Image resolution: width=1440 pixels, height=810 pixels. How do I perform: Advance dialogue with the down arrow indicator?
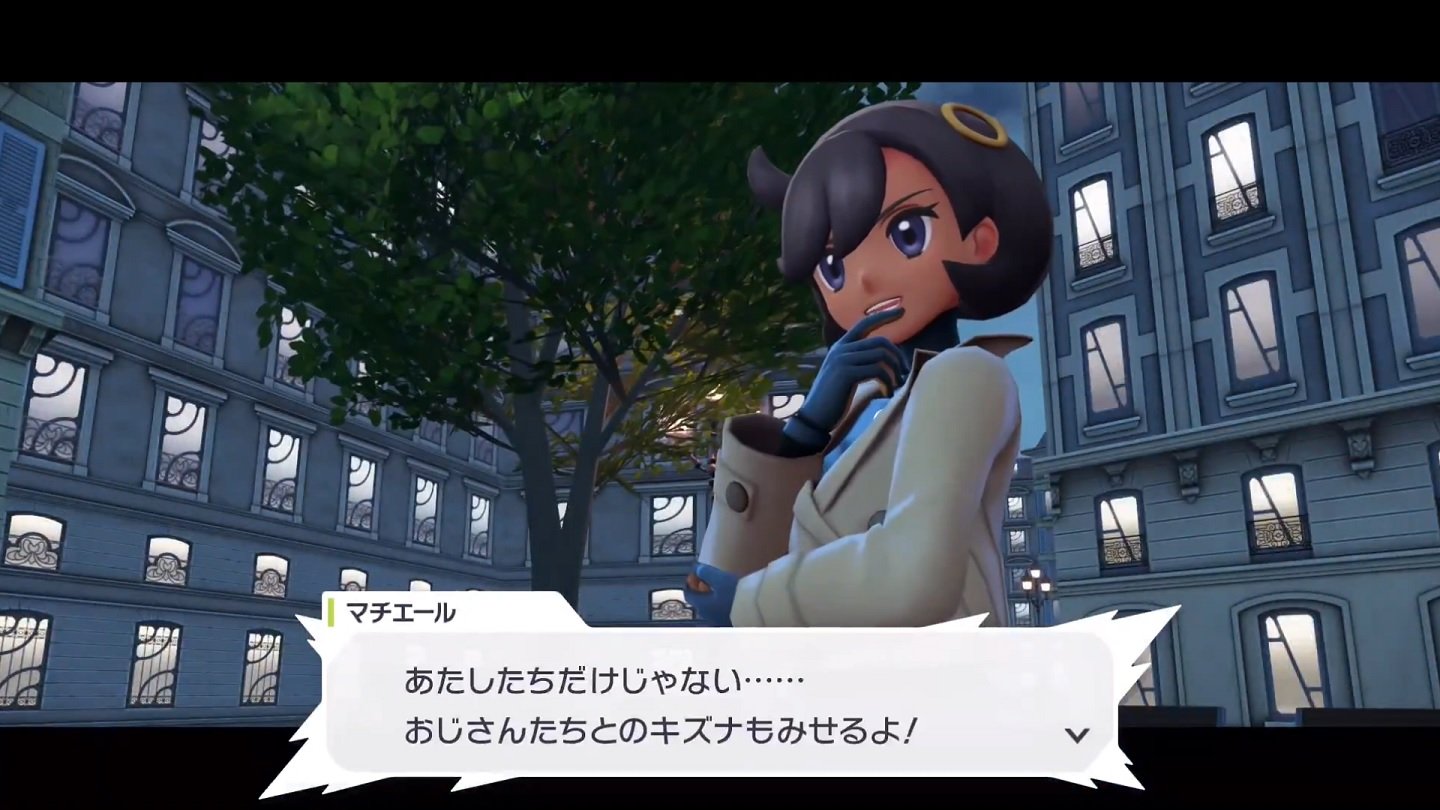pyautogui.click(x=1076, y=735)
